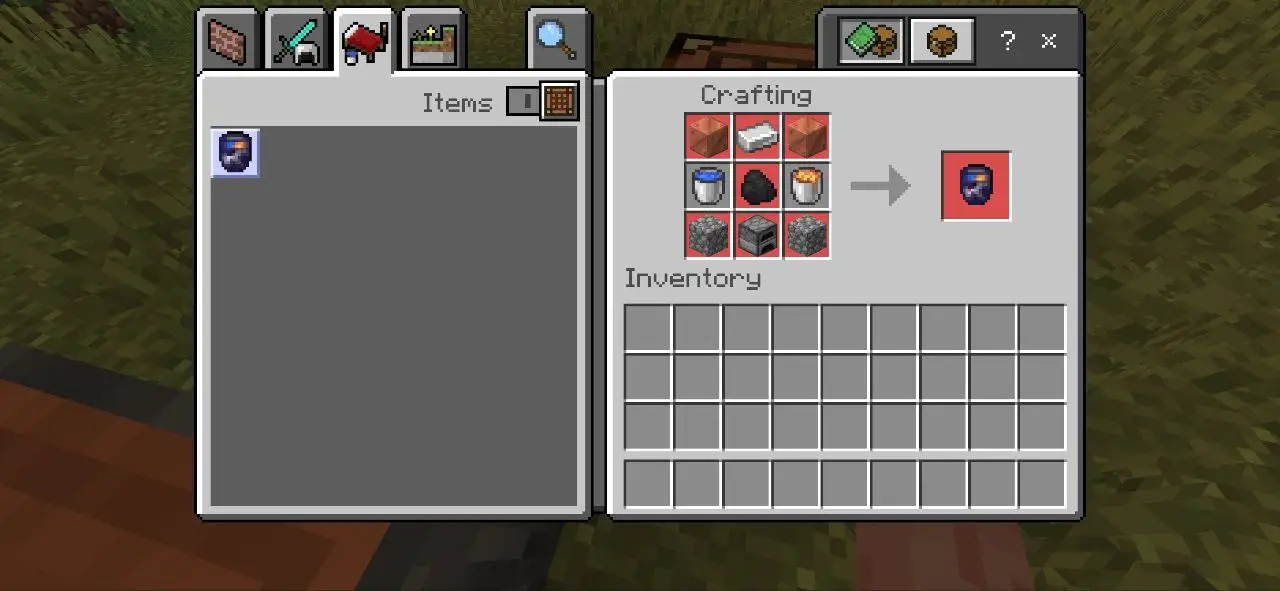Viewport: 1280px width, 591px height.
Task: Open the Construction tab with brick block
Action: click(227, 41)
